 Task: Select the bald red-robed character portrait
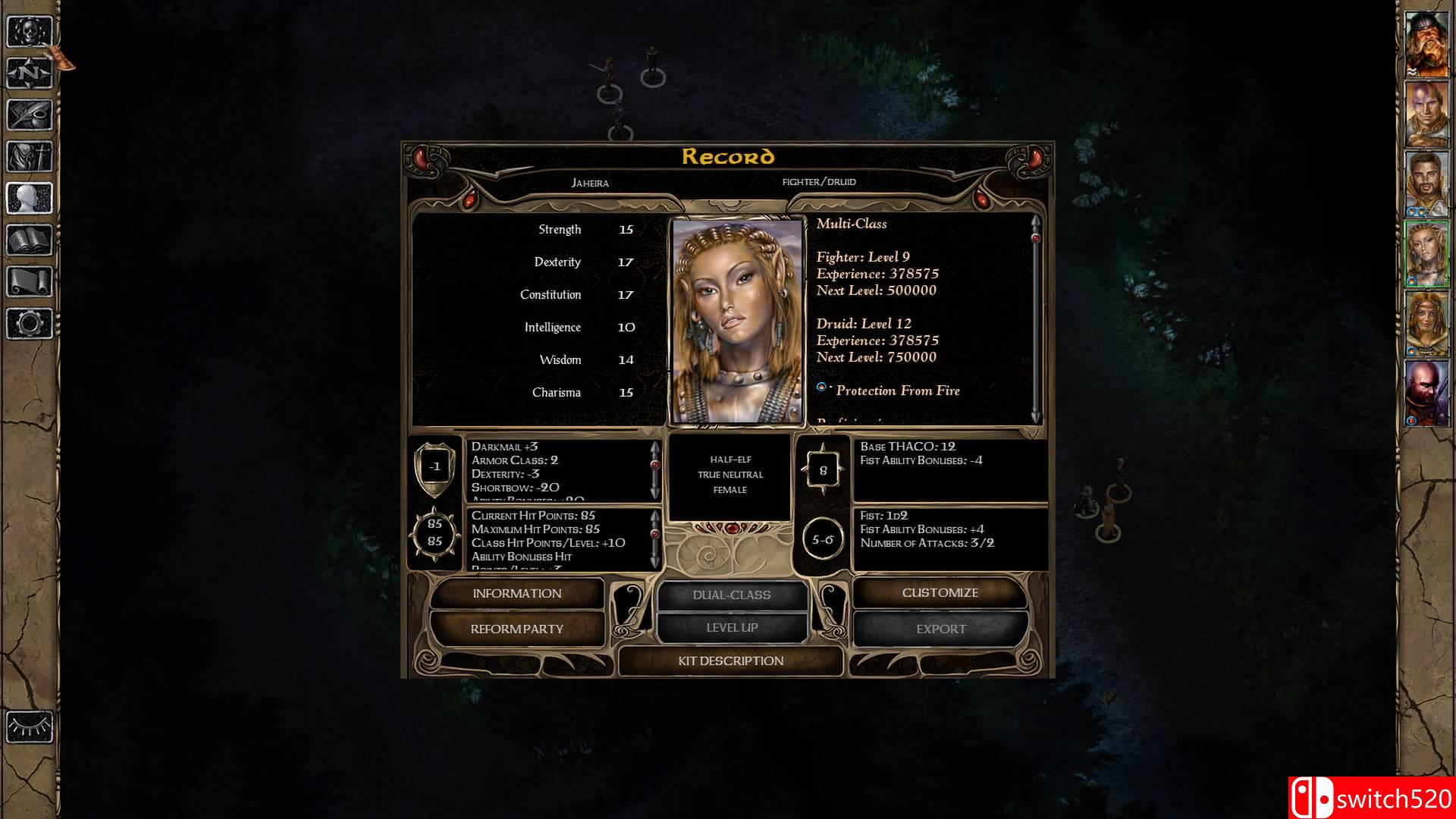(1426, 393)
